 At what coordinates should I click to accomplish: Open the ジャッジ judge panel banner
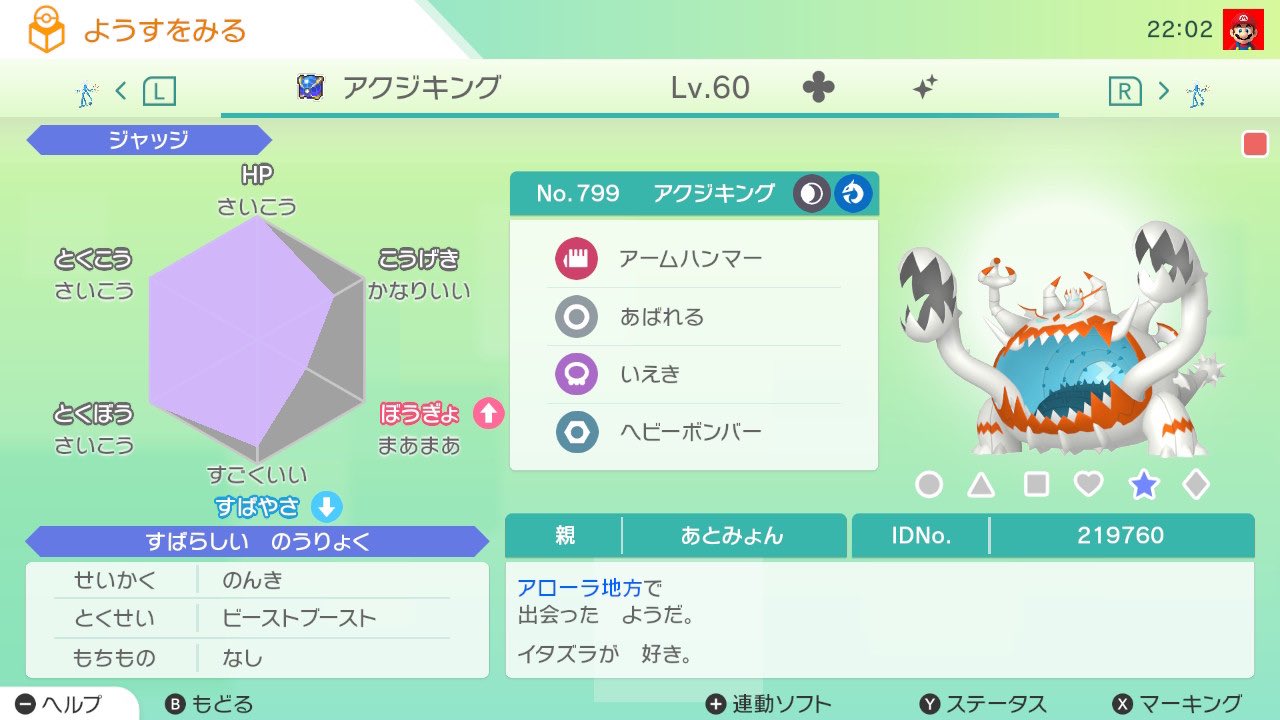click(148, 139)
